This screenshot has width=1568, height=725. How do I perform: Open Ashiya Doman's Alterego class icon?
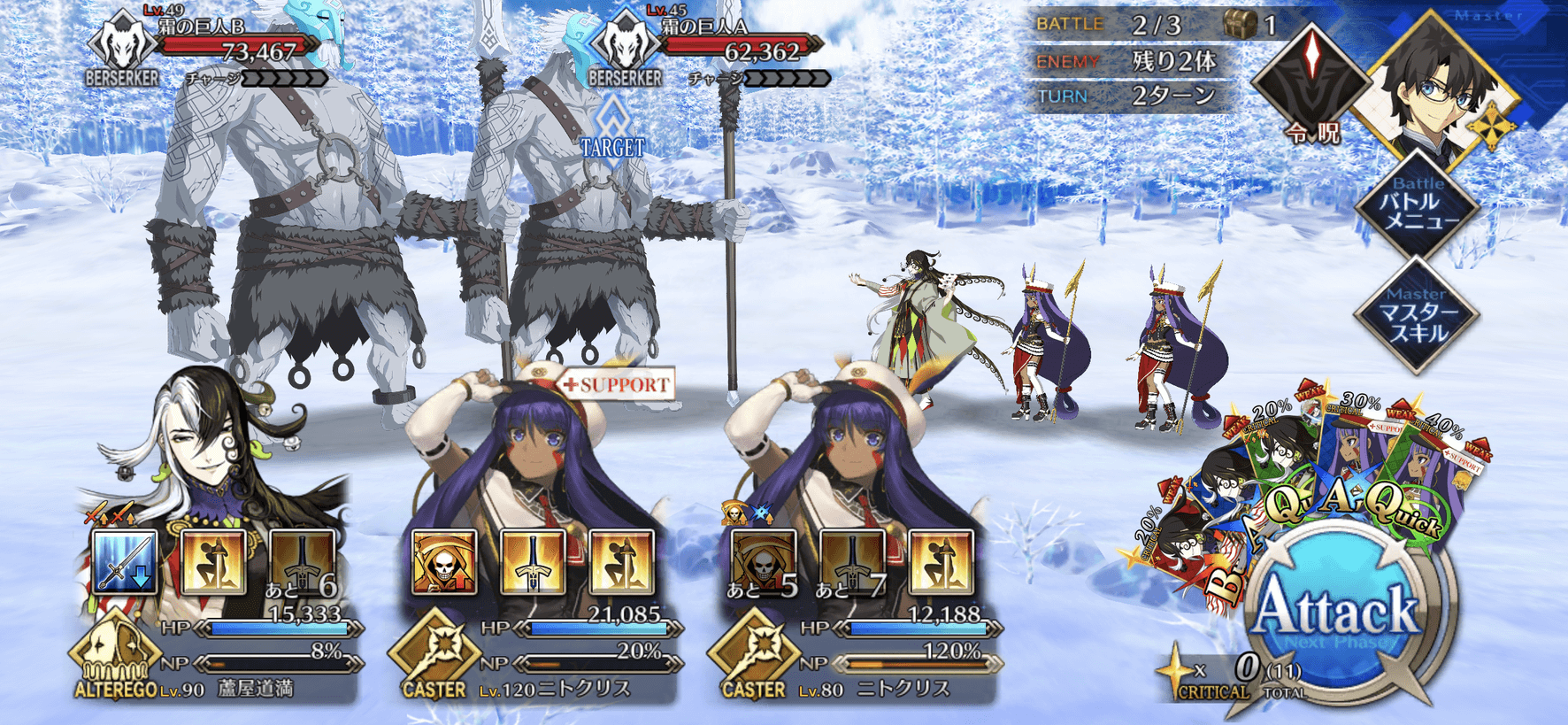[113, 653]
